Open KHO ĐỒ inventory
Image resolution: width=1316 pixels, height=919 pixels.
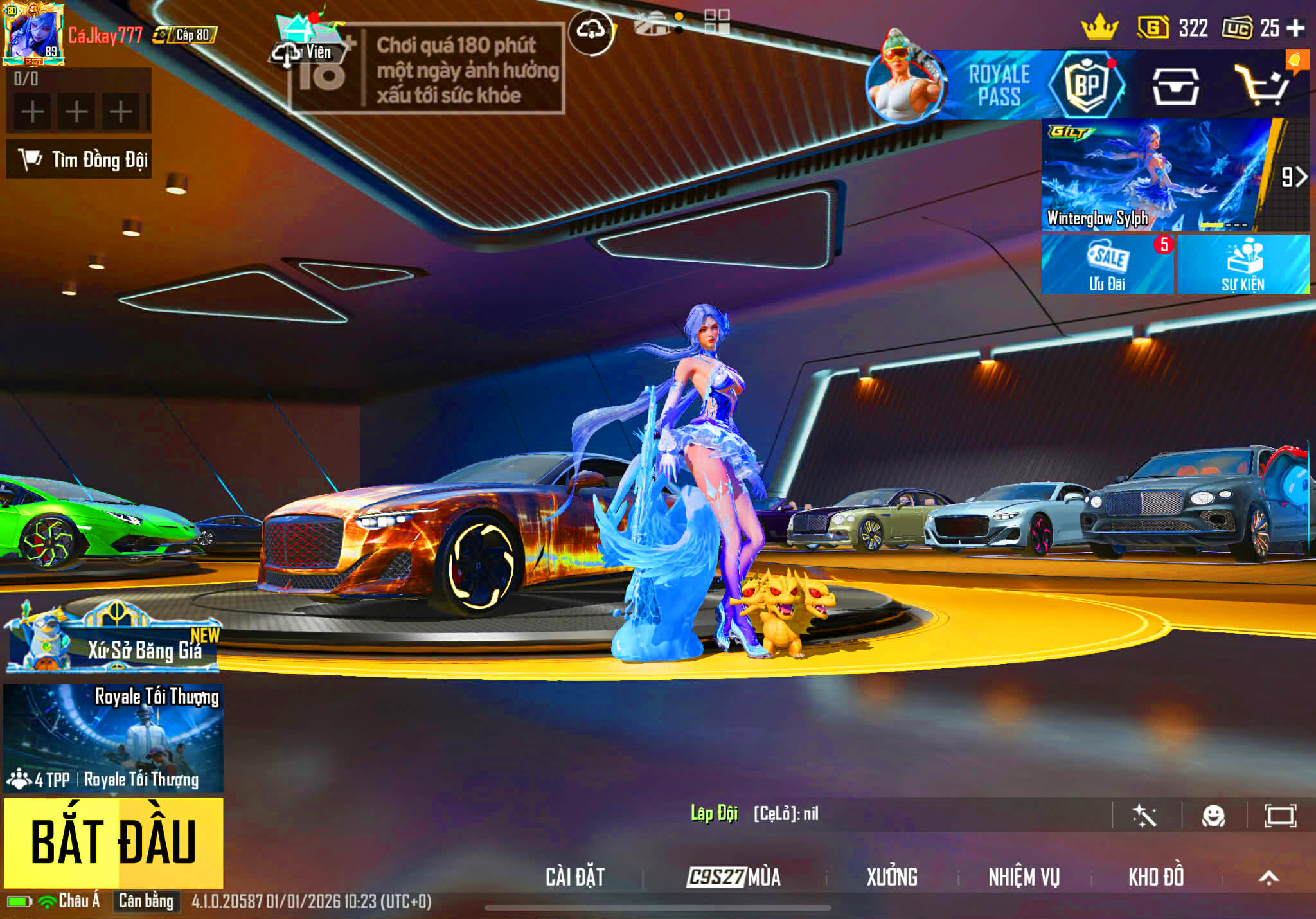(x=1156, y=877)
